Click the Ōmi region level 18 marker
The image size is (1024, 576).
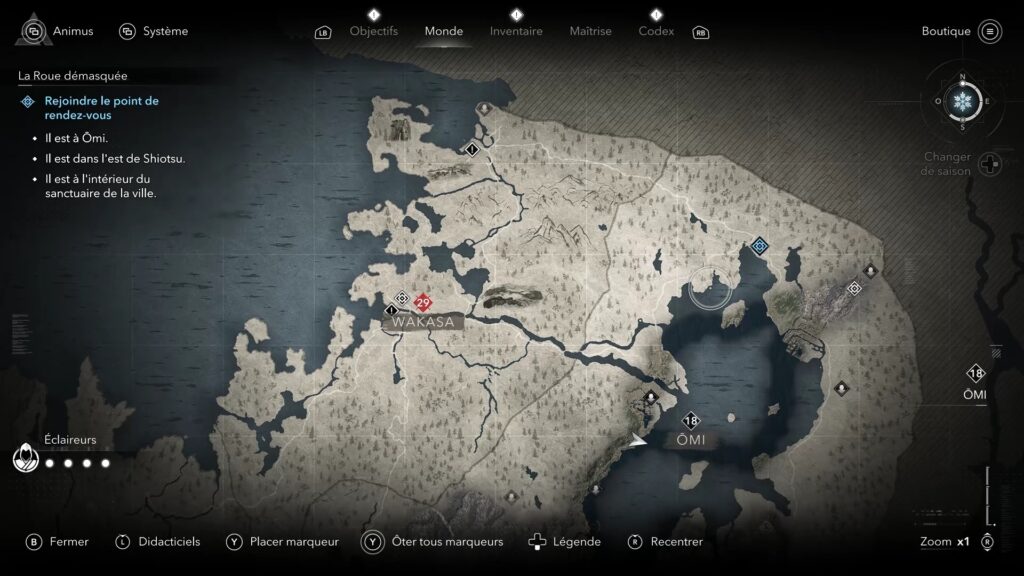pos(690,421)
